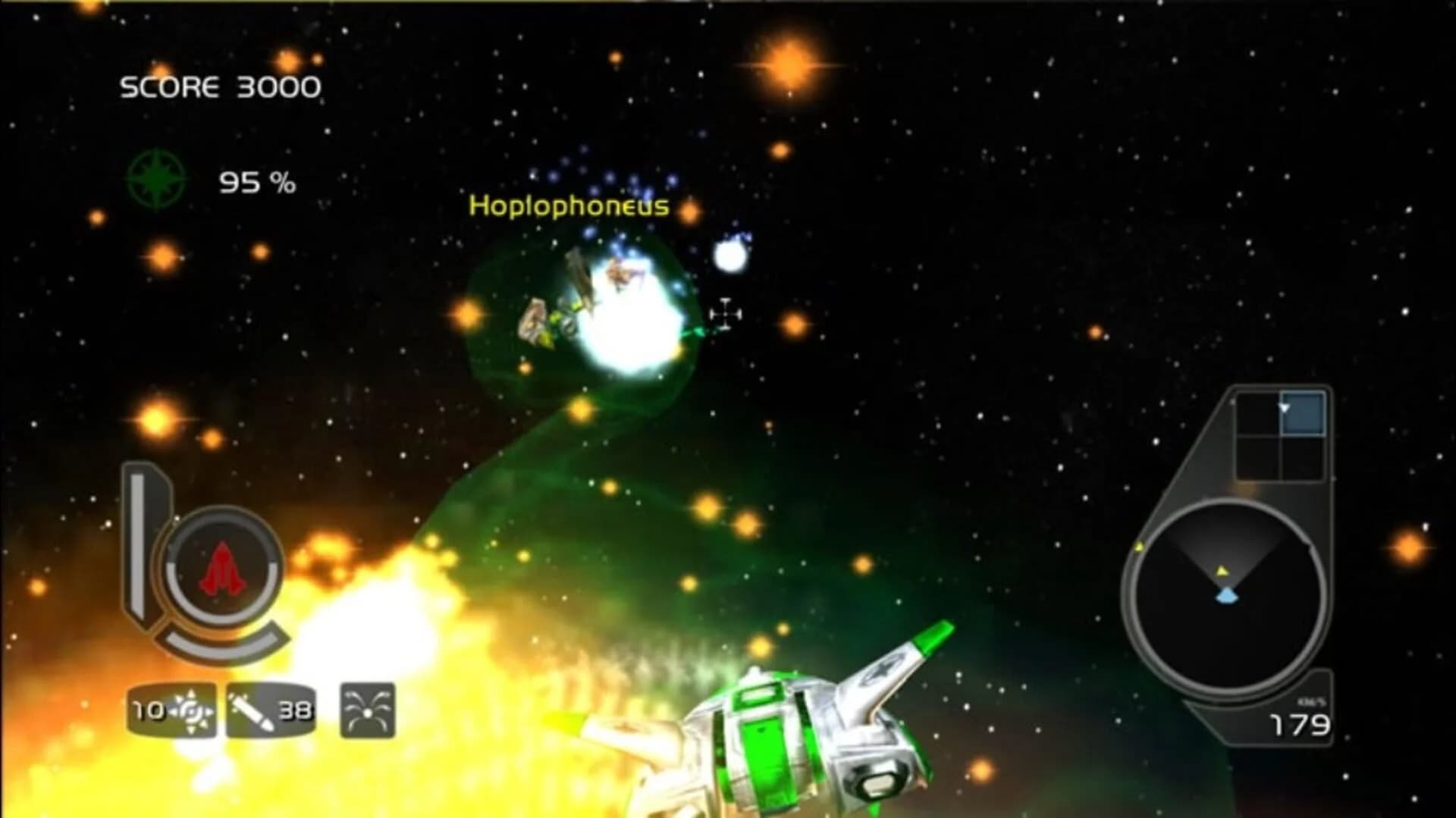1456x818 pixels.
Task: Toggle the yellow blip on the radar rim
Action: pyautogui.click(x=1141, y=547)
